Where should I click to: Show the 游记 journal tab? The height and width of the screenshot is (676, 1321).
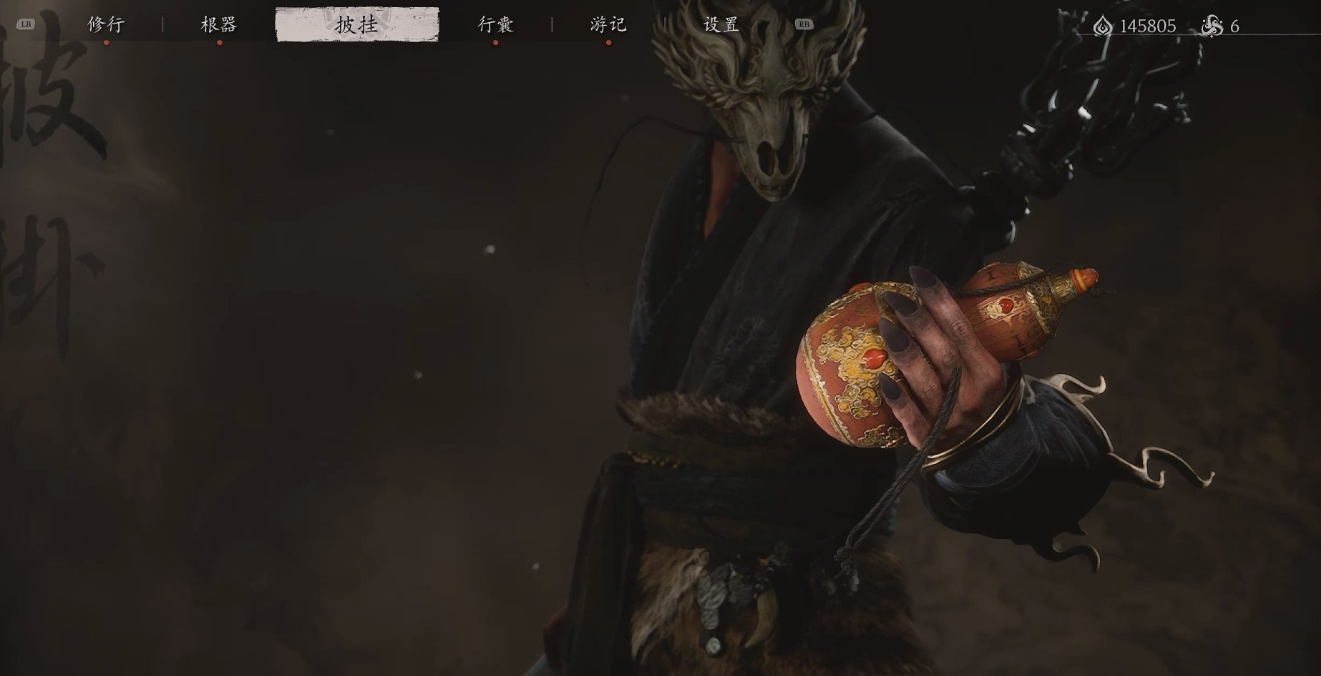click(x=608, y=24)
